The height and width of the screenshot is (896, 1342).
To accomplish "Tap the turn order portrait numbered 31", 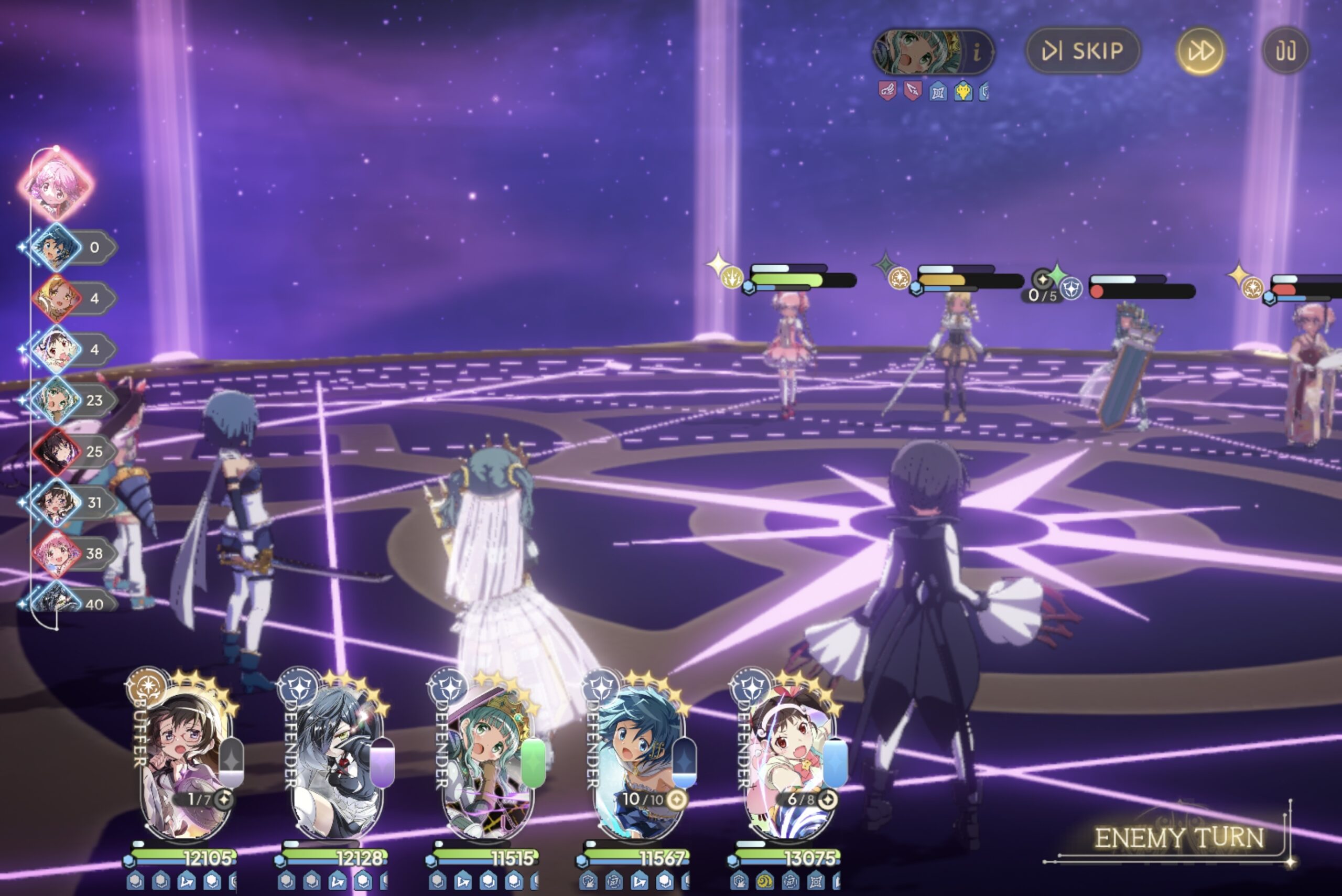I will click(57, 502).
